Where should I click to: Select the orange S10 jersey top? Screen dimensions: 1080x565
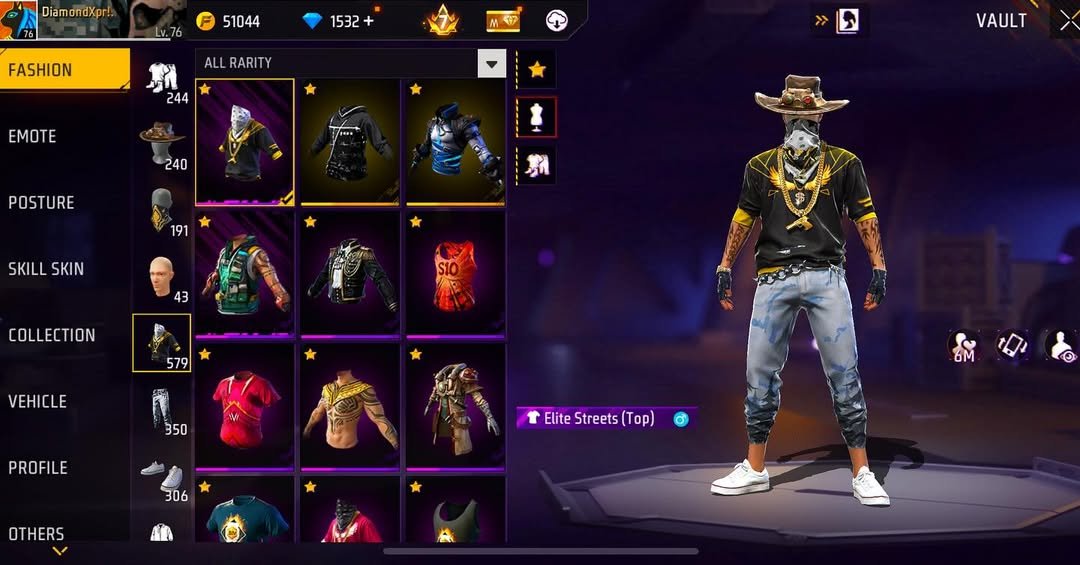pyautogui.click(x=455, y=273)
